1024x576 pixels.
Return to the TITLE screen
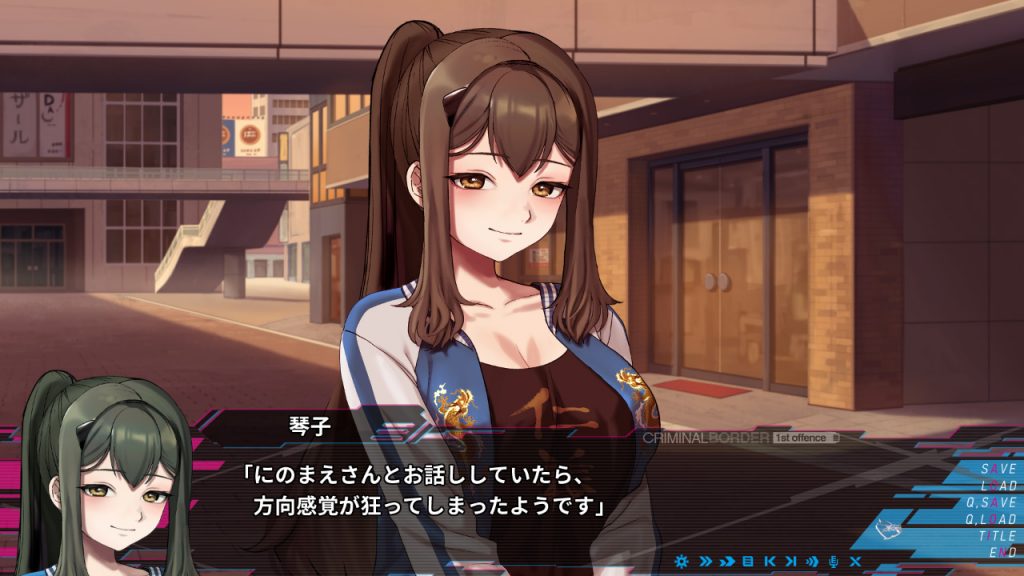pos(996,536)
